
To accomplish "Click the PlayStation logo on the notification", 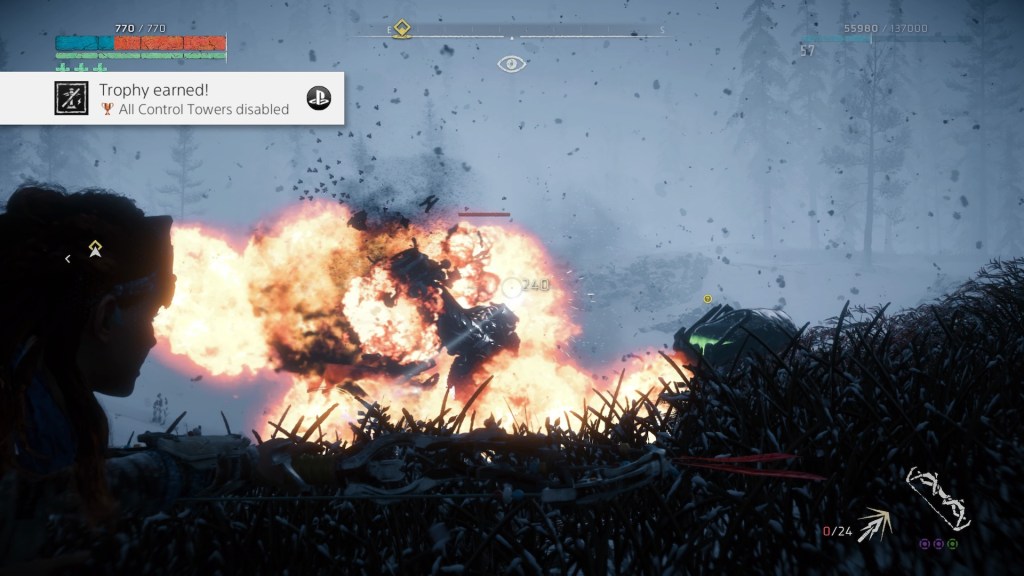I will point(318,98).
